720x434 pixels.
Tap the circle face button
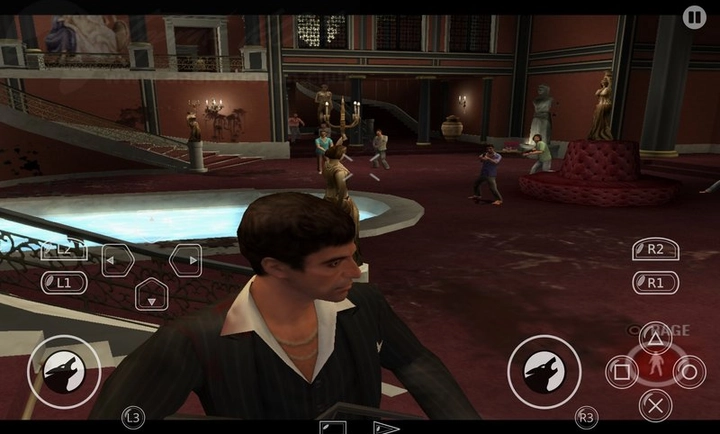(x=689, y=372)
